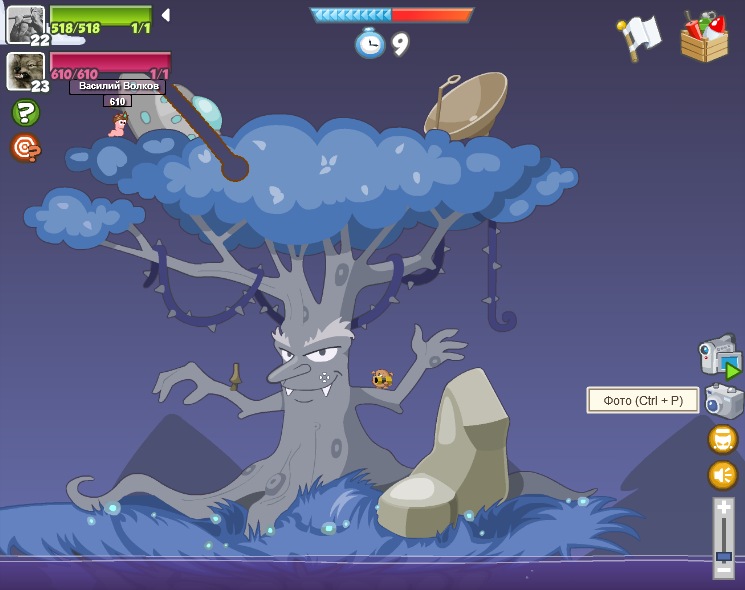Screen dimensions: 745x590
Task: Zoom out with the minus button
Action: 724,569
